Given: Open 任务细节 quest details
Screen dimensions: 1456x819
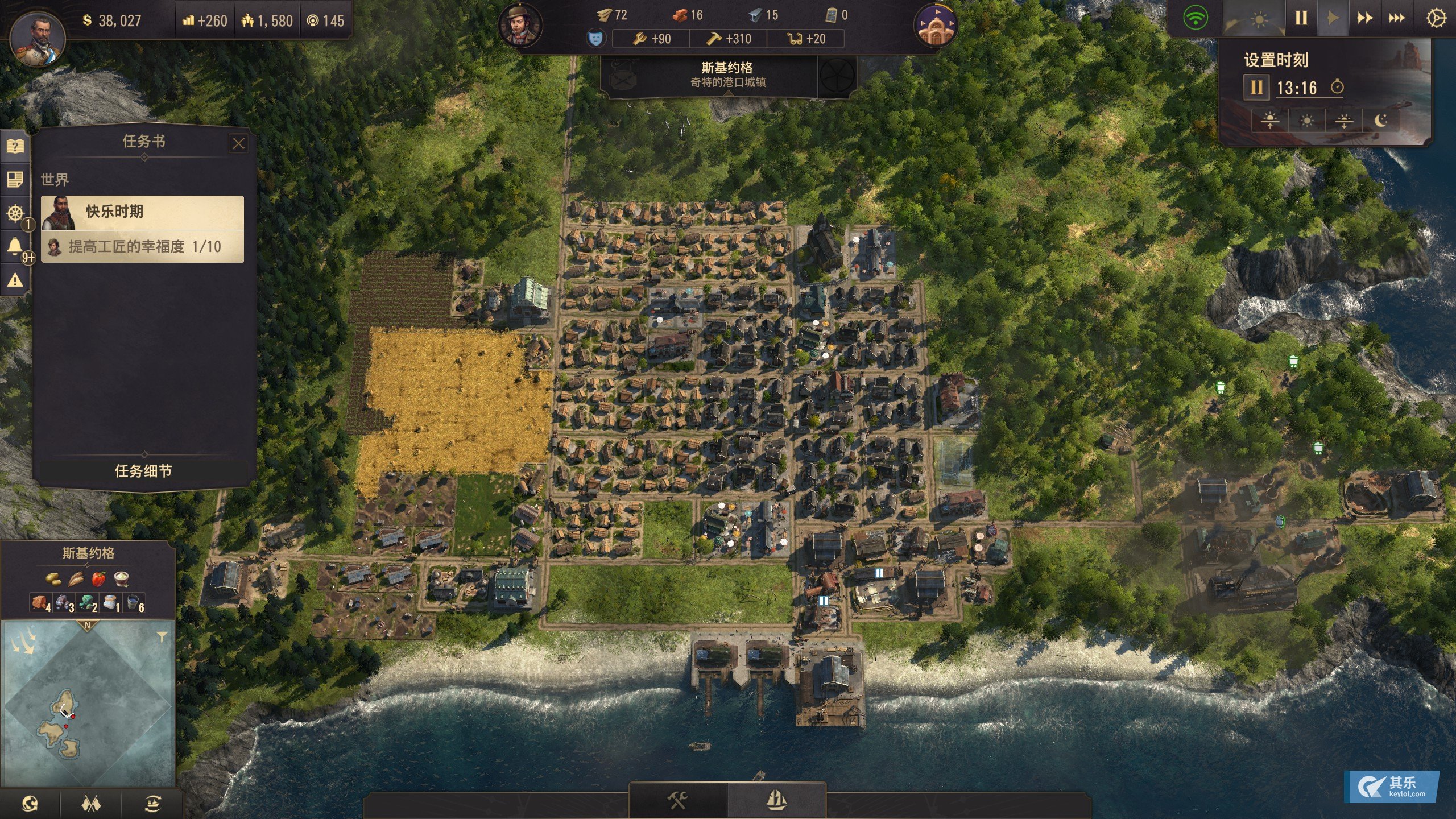Looking at the screenshot, I should (x=143, y=471).
